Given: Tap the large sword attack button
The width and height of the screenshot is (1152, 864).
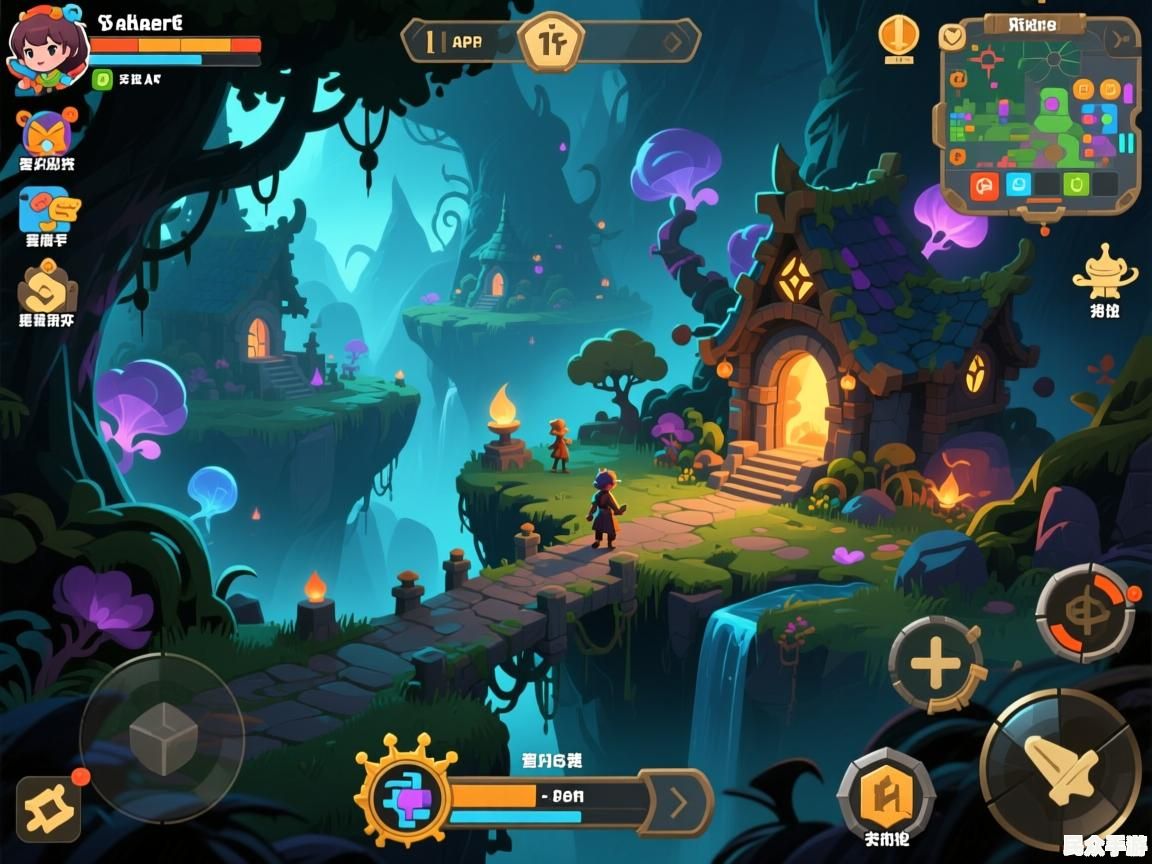Looking at the screenshot, I should click(1060, 767).
